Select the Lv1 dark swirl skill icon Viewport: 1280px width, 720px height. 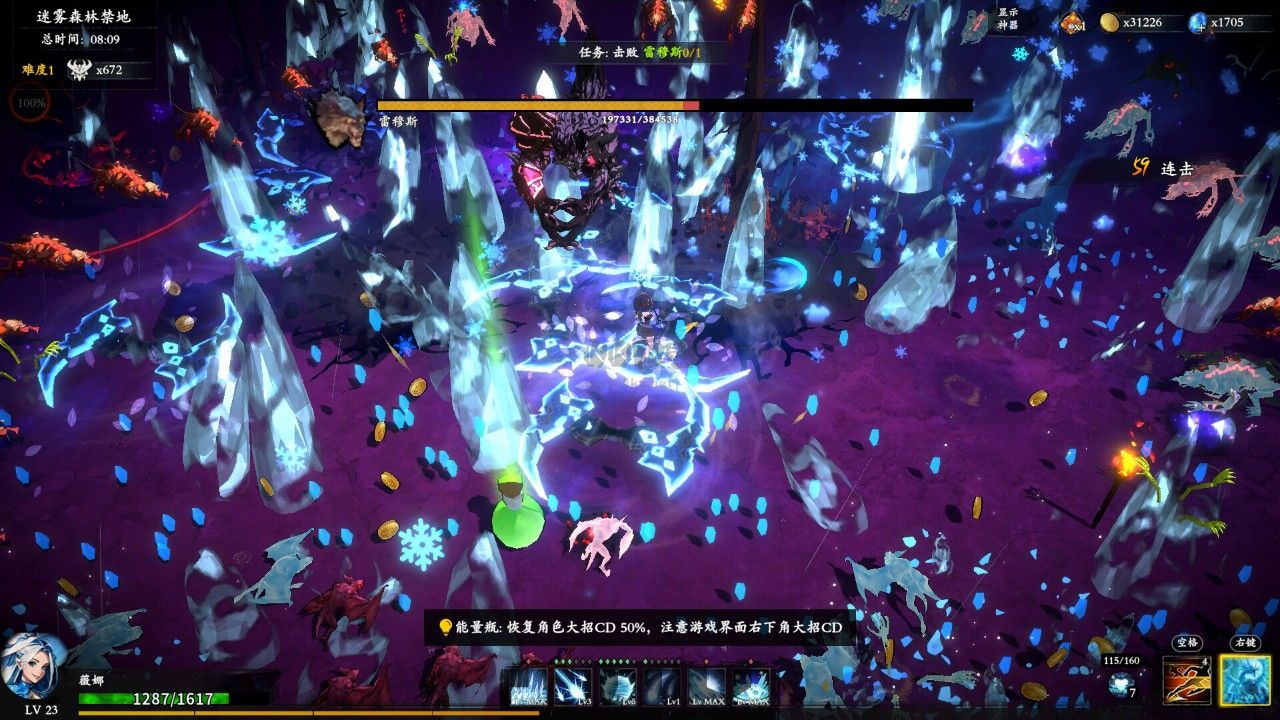pyautogui.click(x=662, y=687)
